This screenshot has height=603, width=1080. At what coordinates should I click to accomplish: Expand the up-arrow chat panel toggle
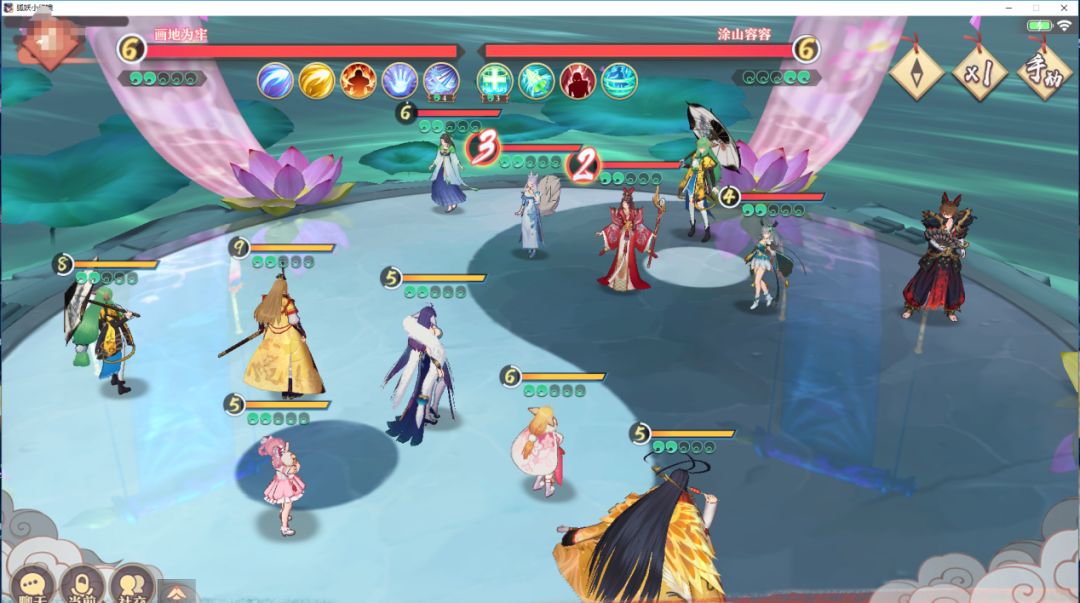(175, 591)
